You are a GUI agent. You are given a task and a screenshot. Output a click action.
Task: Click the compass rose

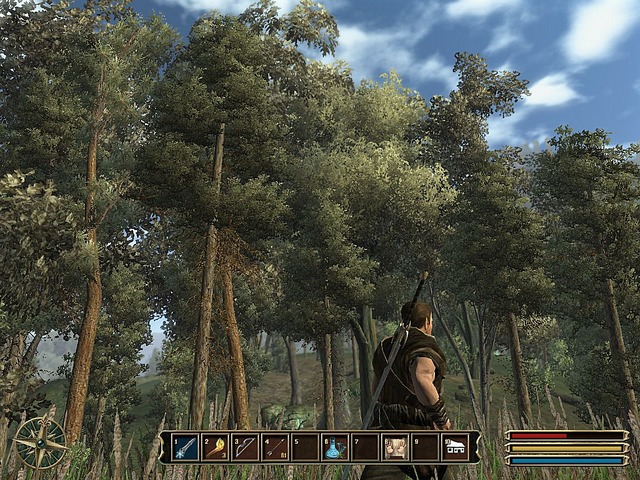click(x=41, y=442)
